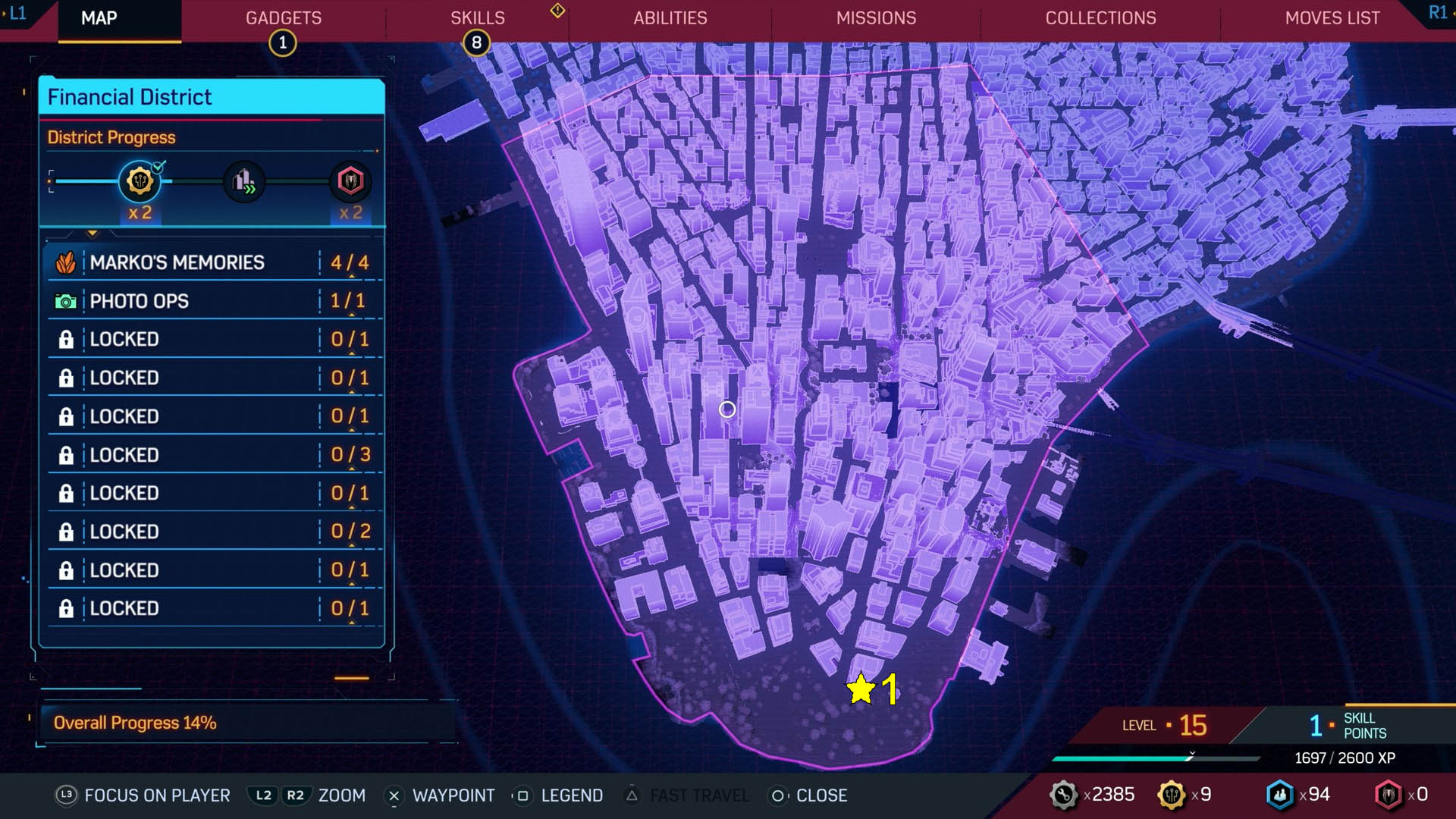The width and height of the screenshot is (1456, 819).
Task: Switch to the MISSIONS tab
Action: (876, 18)
